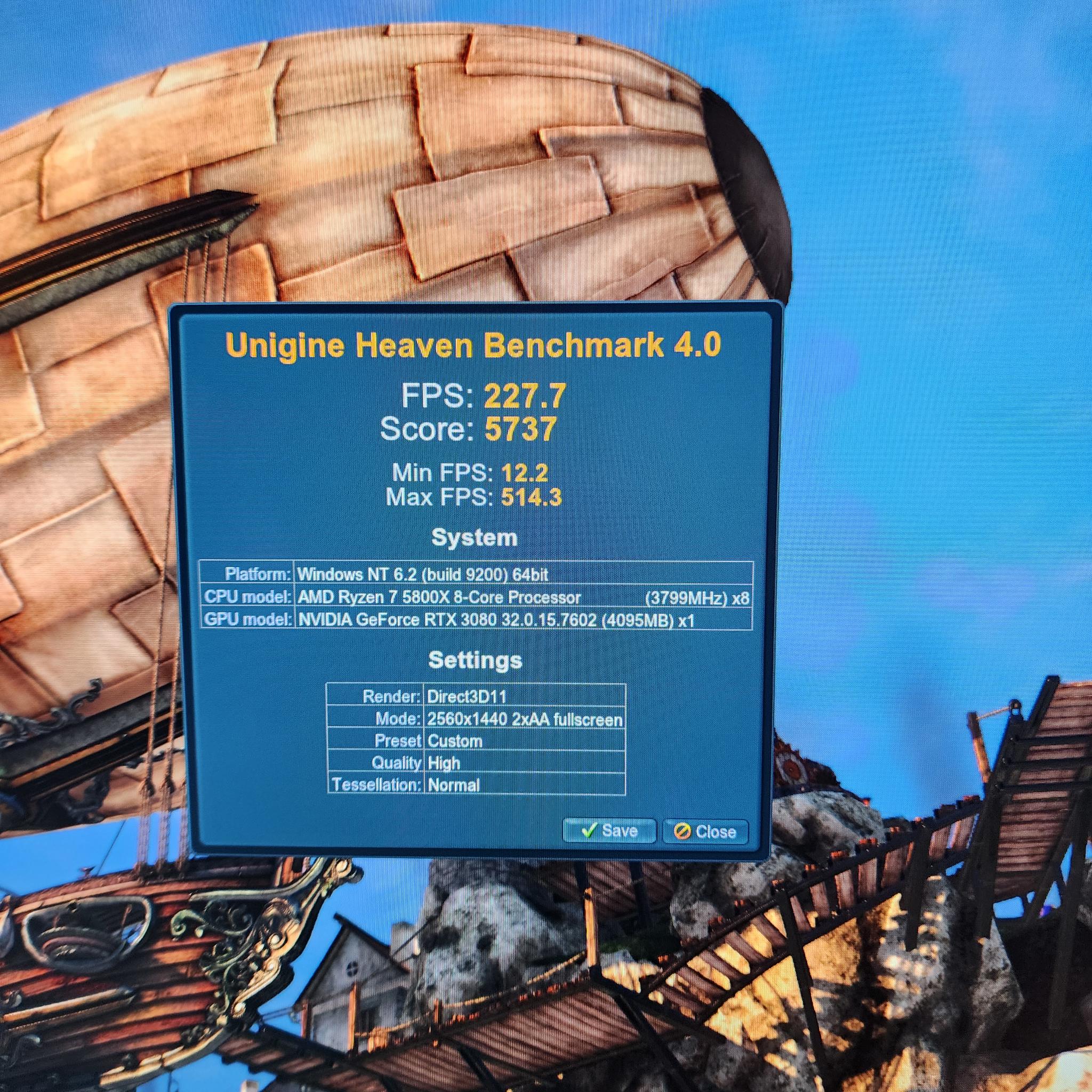
Task: Save the benchmark results
Action: [609, 831]
